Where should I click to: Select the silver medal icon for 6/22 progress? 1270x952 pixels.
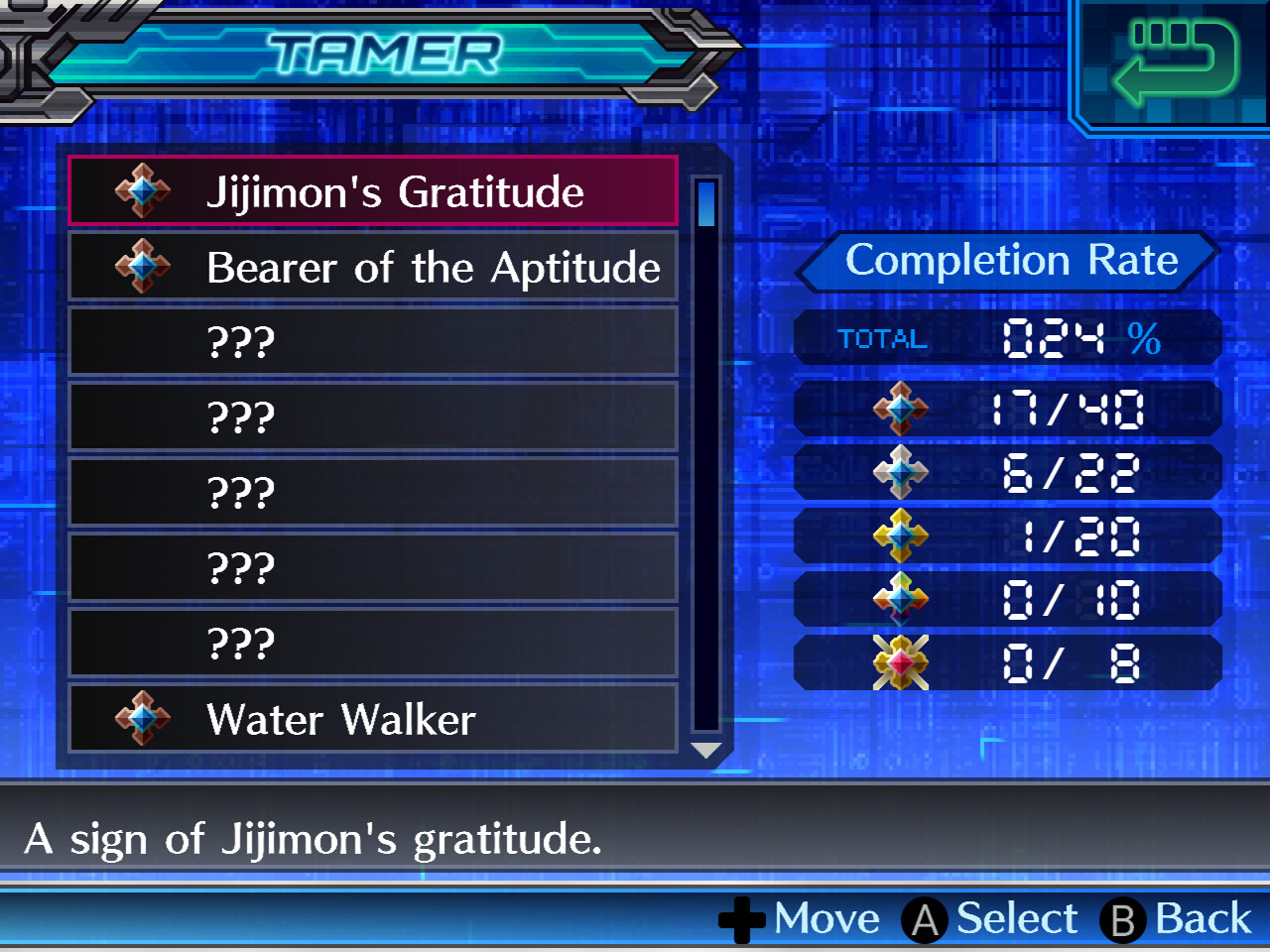point(901,472)
